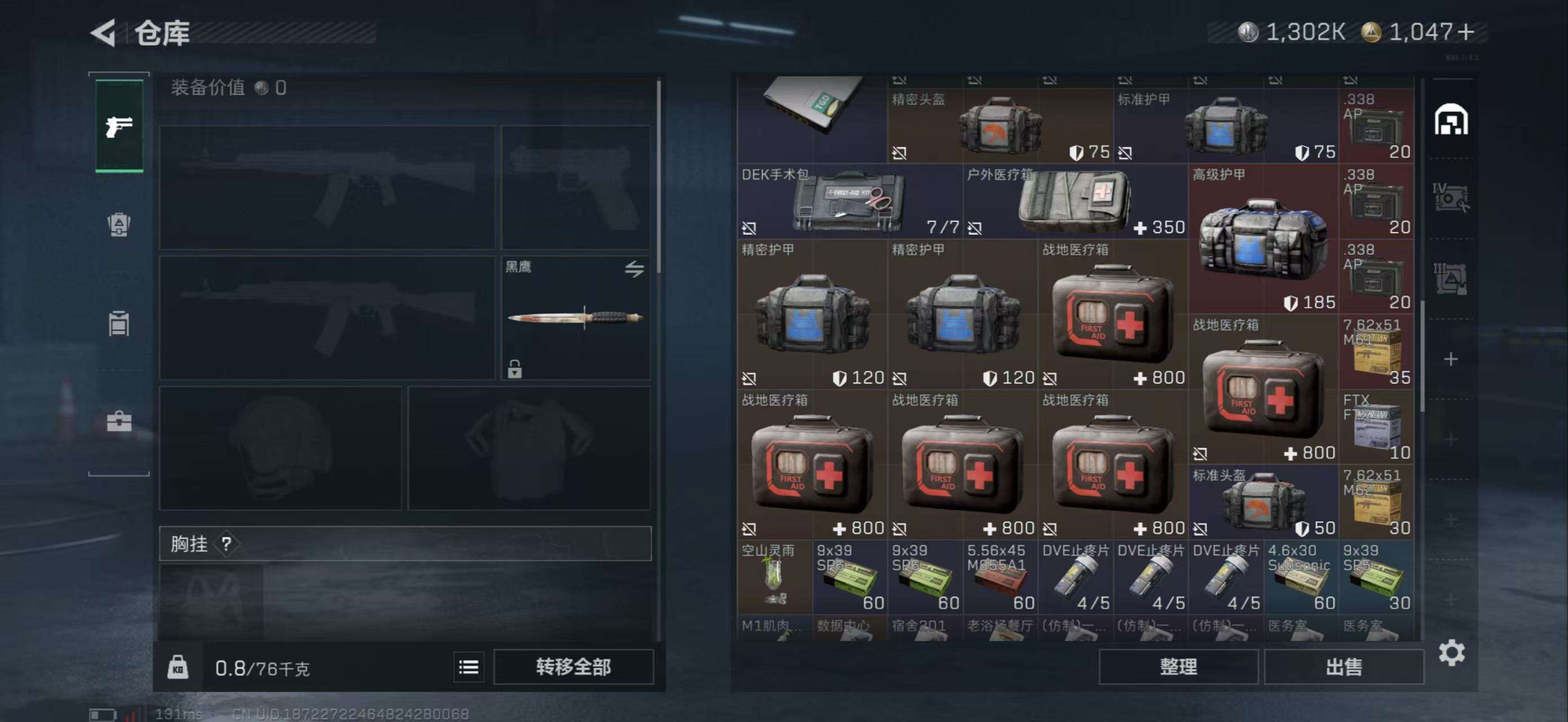Sort items with the 整理 button
Screen dimensions: 1568x722
(x=1178, y=667)
